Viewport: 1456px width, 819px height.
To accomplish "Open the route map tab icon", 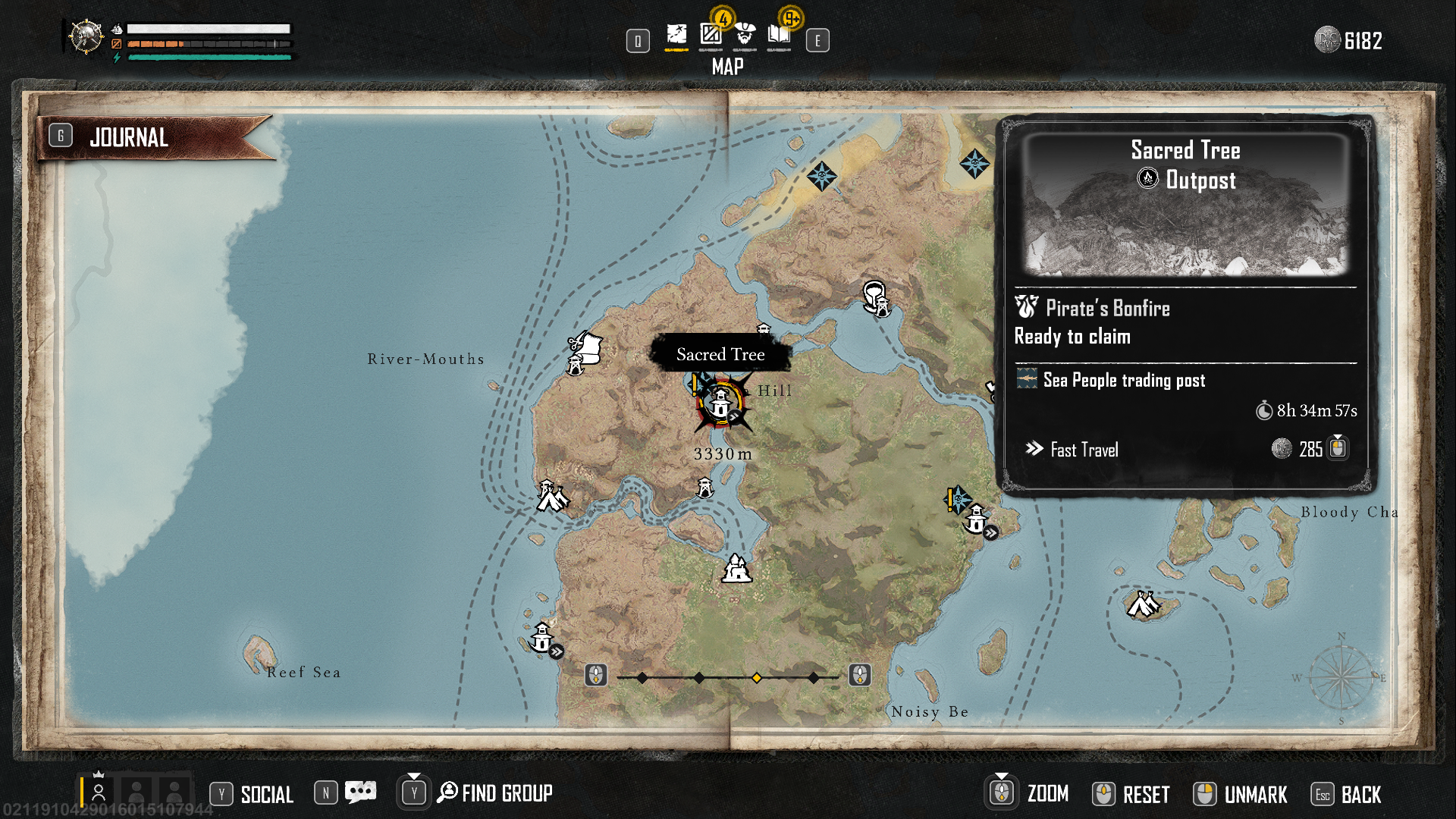I will pyautogui.click(x=675, y=35).
